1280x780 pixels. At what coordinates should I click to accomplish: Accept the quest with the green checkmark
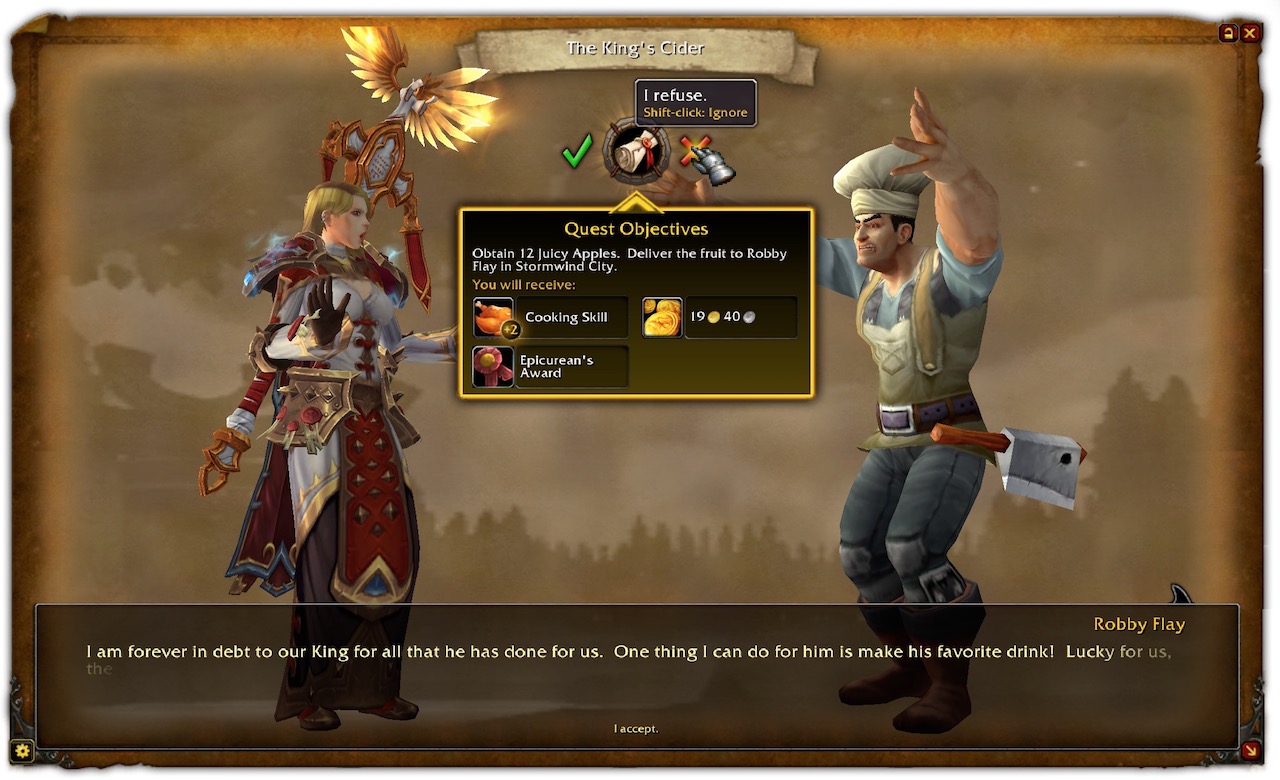pos(577,152)
